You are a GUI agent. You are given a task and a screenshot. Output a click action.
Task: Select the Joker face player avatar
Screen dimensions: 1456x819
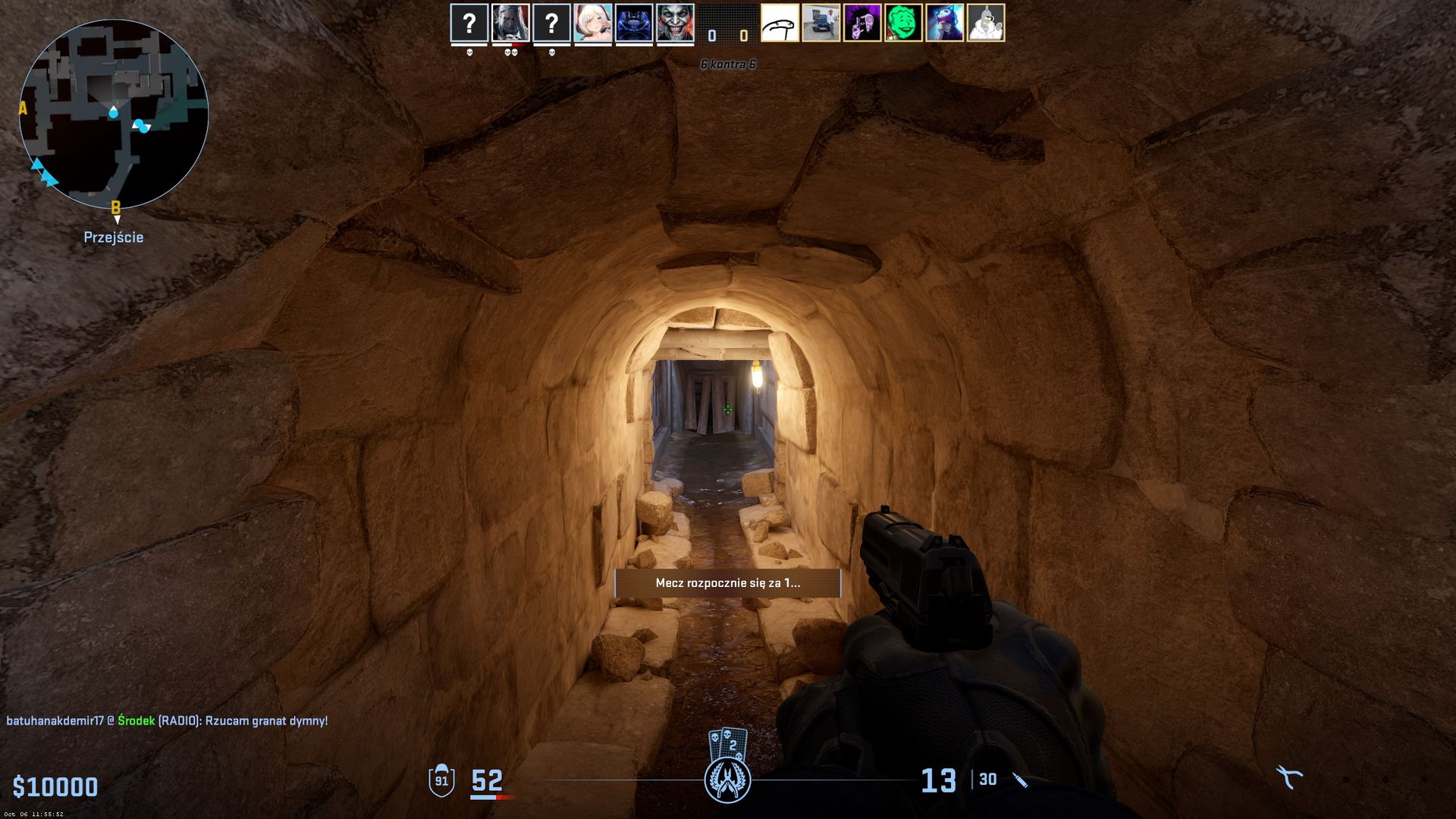pos(675,23)
